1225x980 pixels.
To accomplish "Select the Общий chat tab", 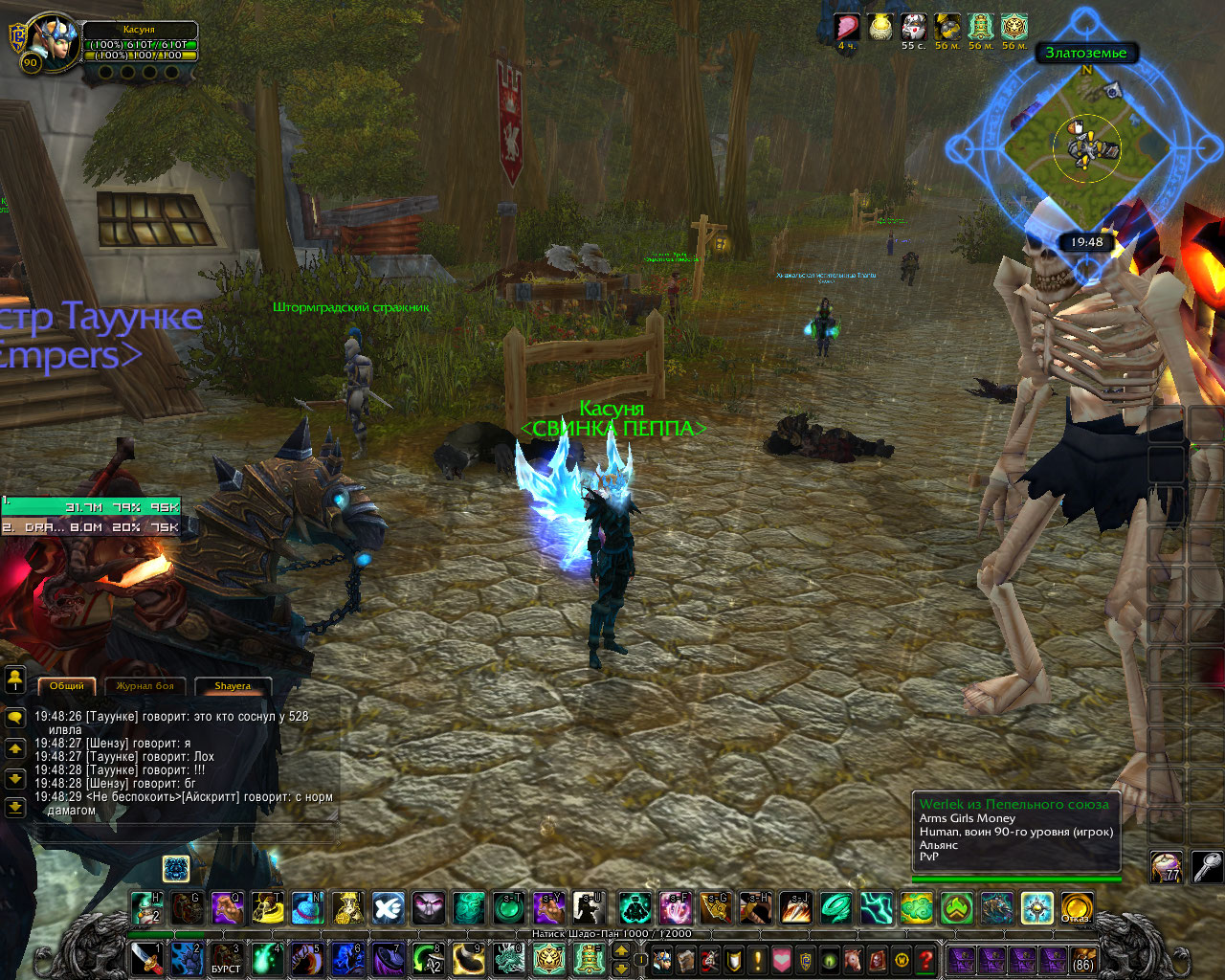I will (67, 686).
